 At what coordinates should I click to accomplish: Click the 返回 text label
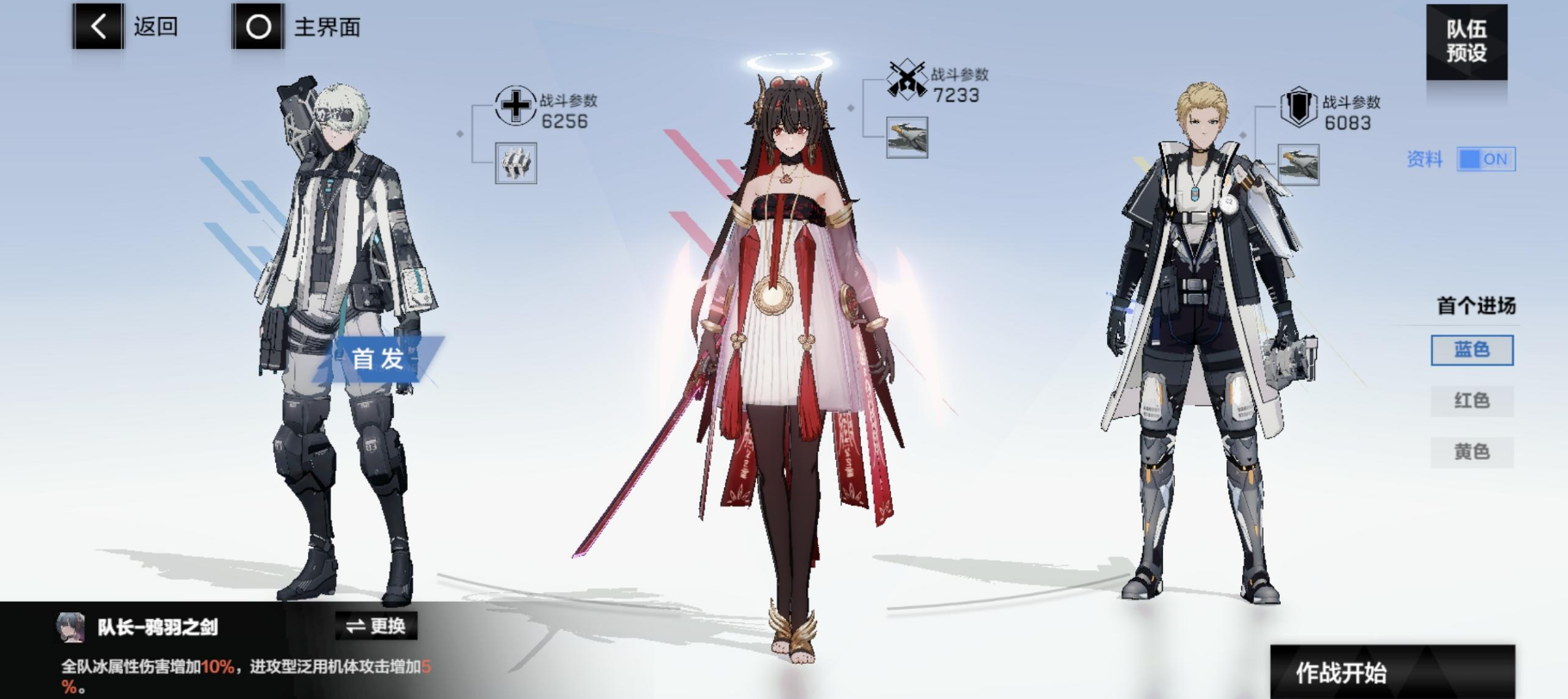pos(153,26)
